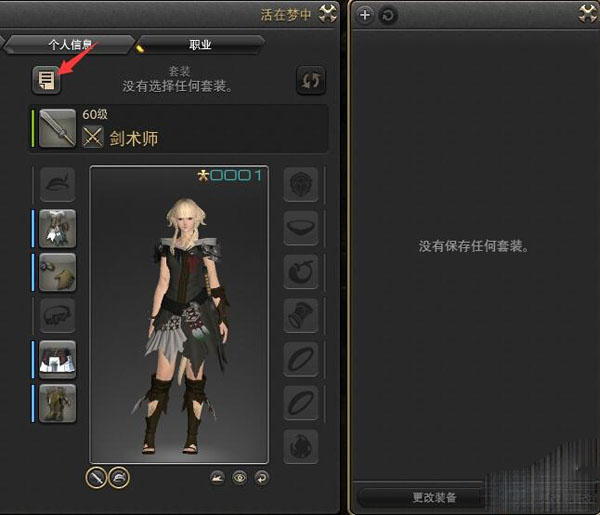Click the update gear set arrows button
600x515 pixels.
click(311, 81)
